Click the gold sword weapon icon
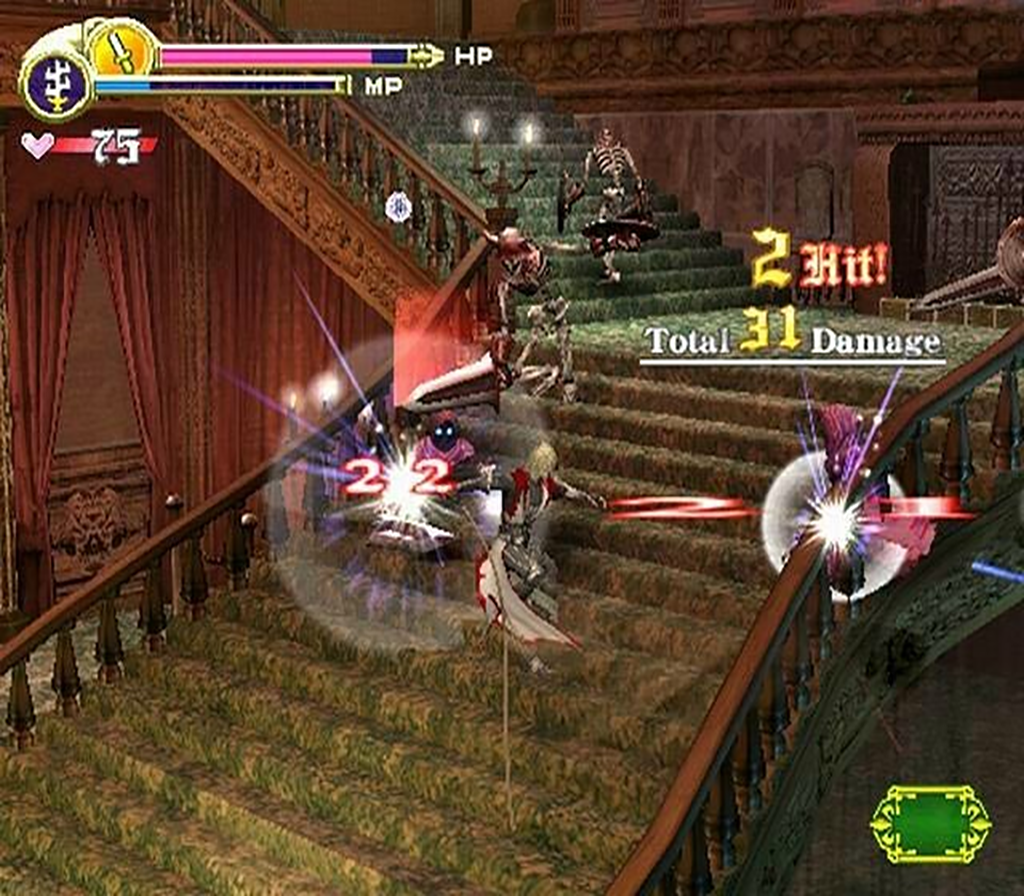Image resolution: width=1024 pixels, height=896 pixels. (x=123, y=49)
